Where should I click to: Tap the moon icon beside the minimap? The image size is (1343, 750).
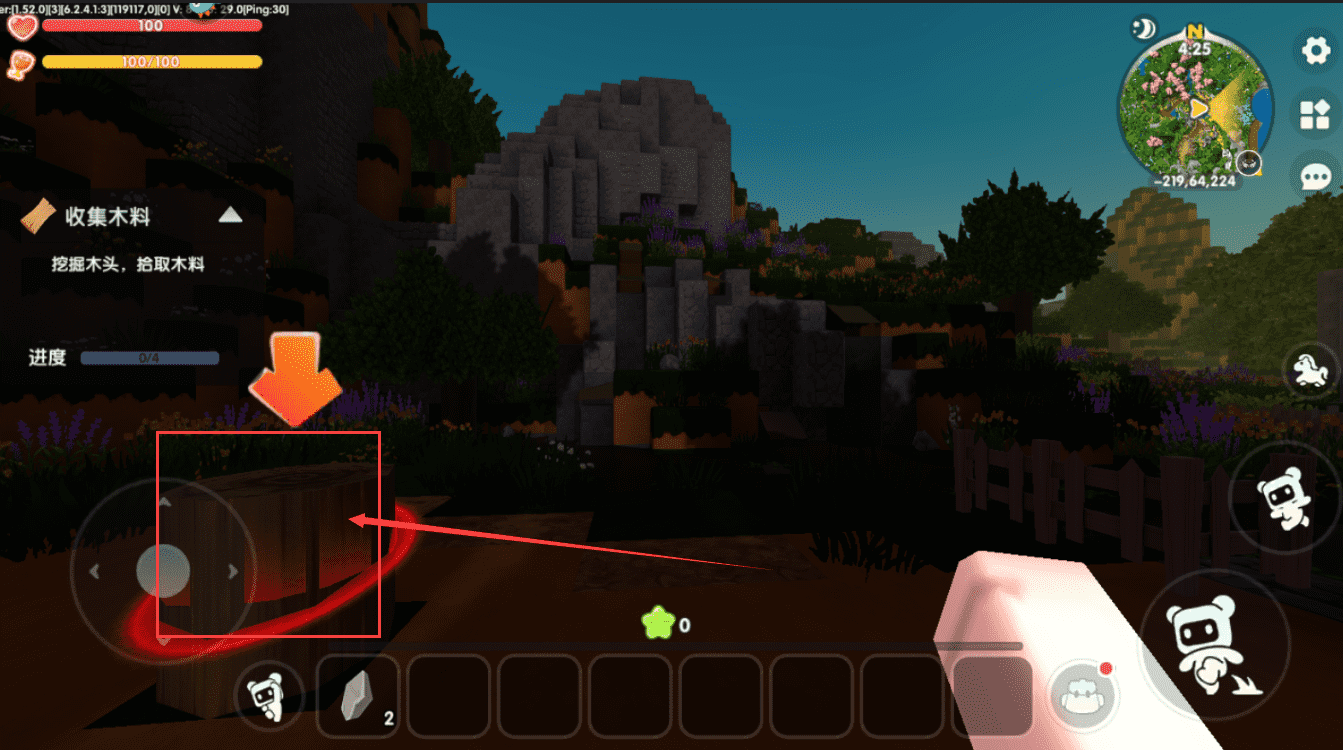pyautogui.click(x=1143, y=29)
